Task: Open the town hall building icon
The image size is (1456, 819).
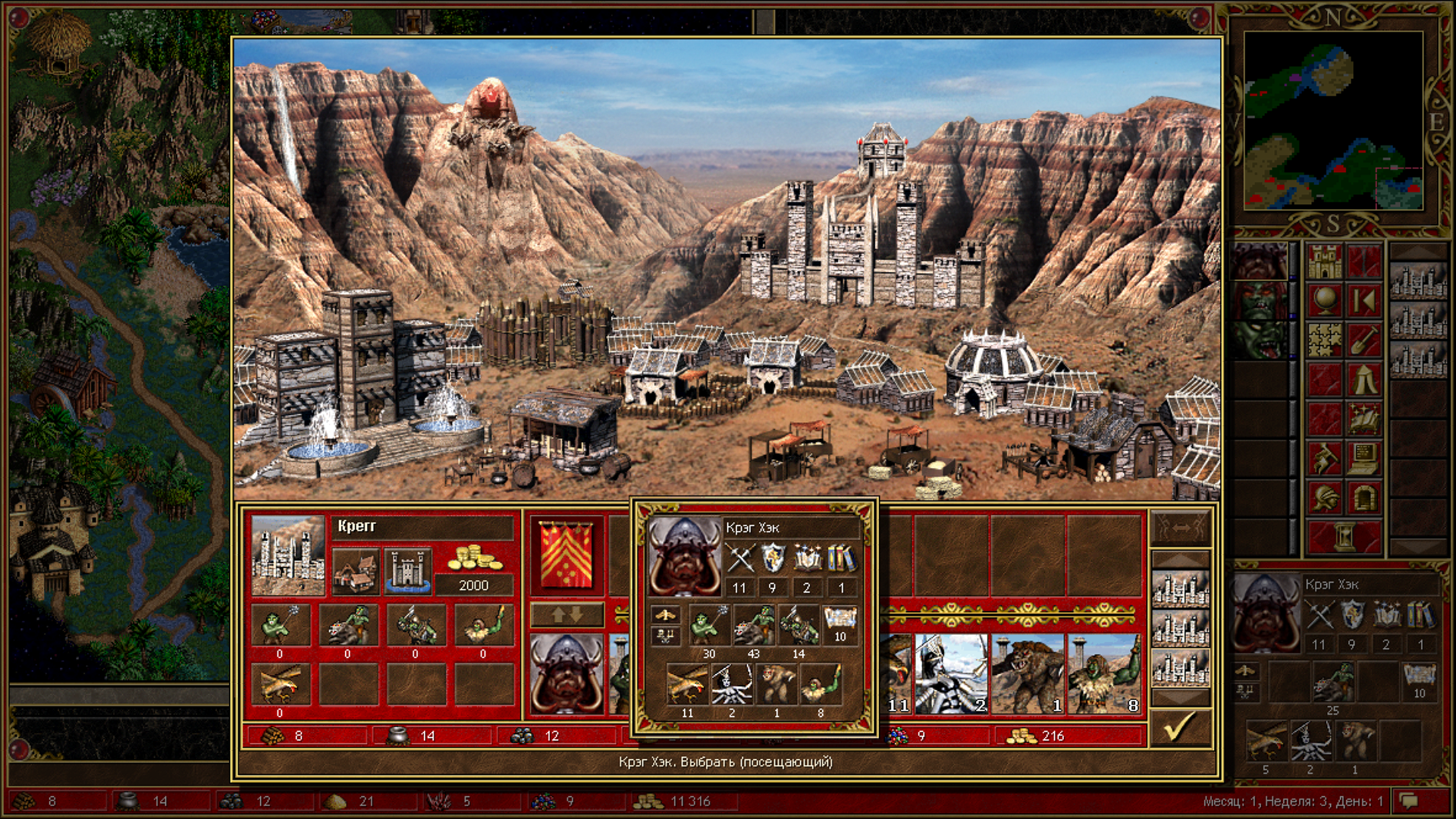Action: 356,571
